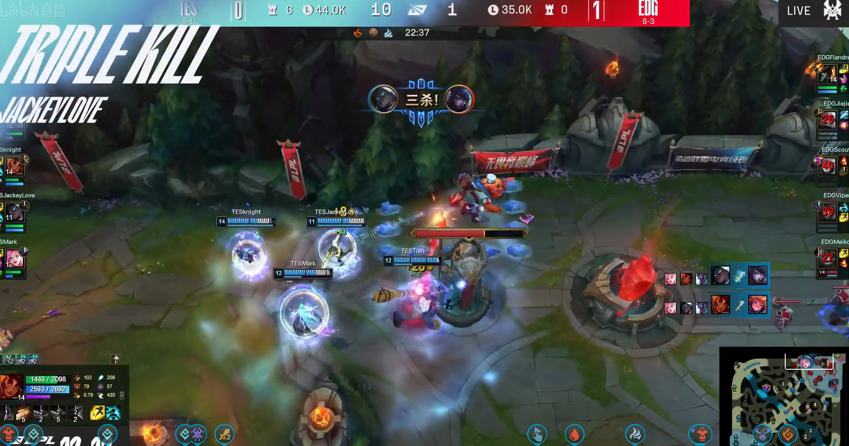849x446 pixels.
Task: Click the red flame drake timer icon
Action: pos(574,434)
